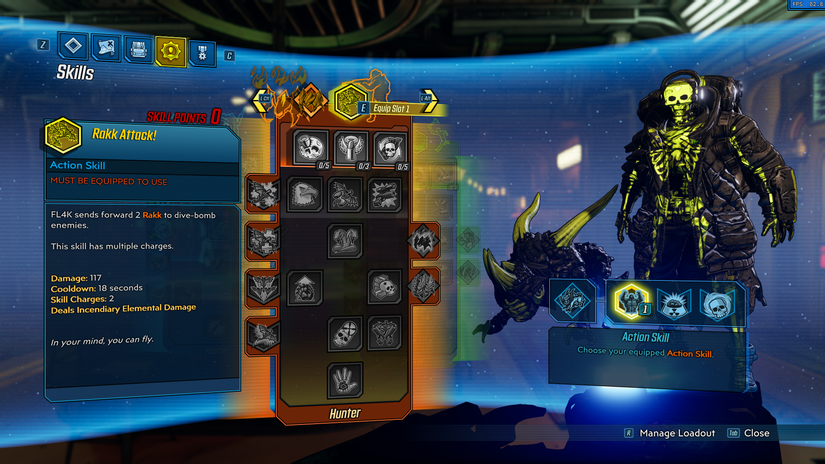Image resolution: width=825 pixels, height=464 pixels.
Task: Select the diamond-shaped missions tab
Action: (73, 45)
